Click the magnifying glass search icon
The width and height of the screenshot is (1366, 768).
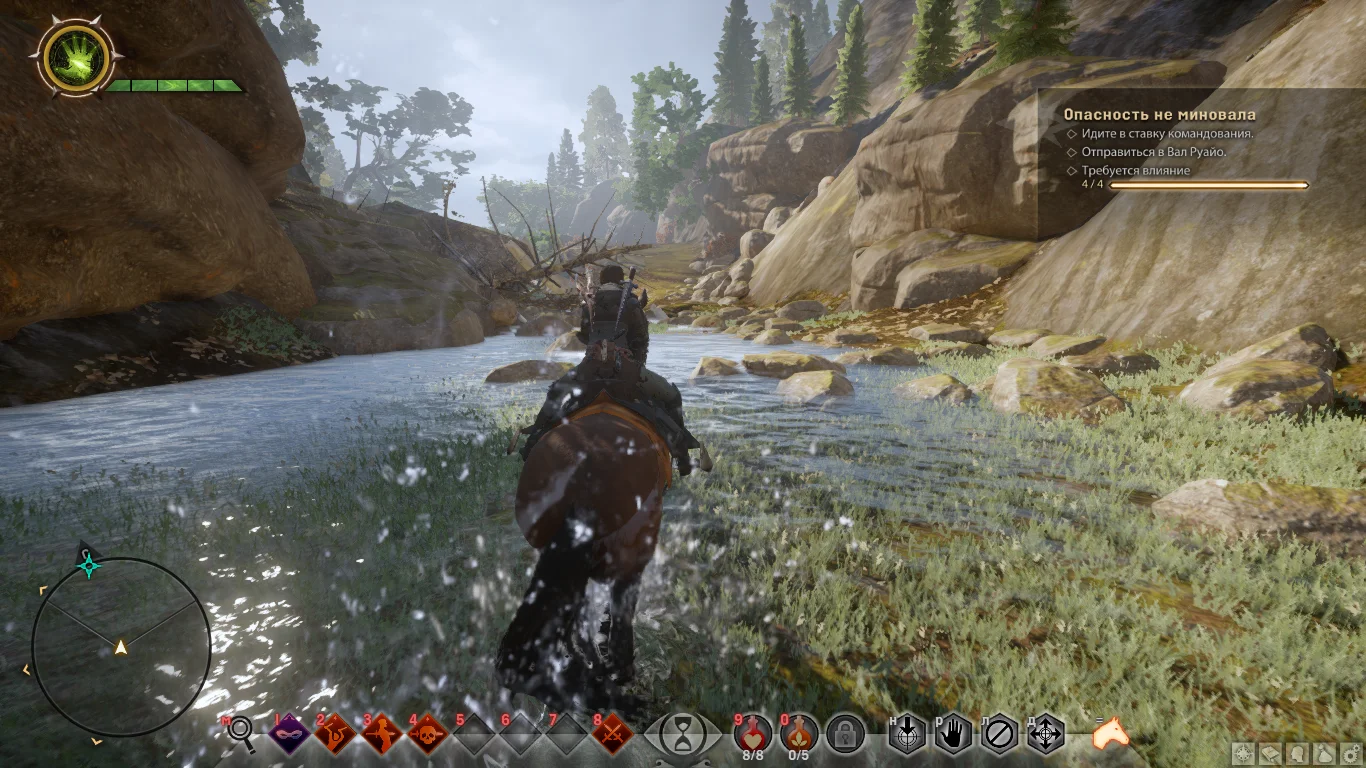pos(242,734)
